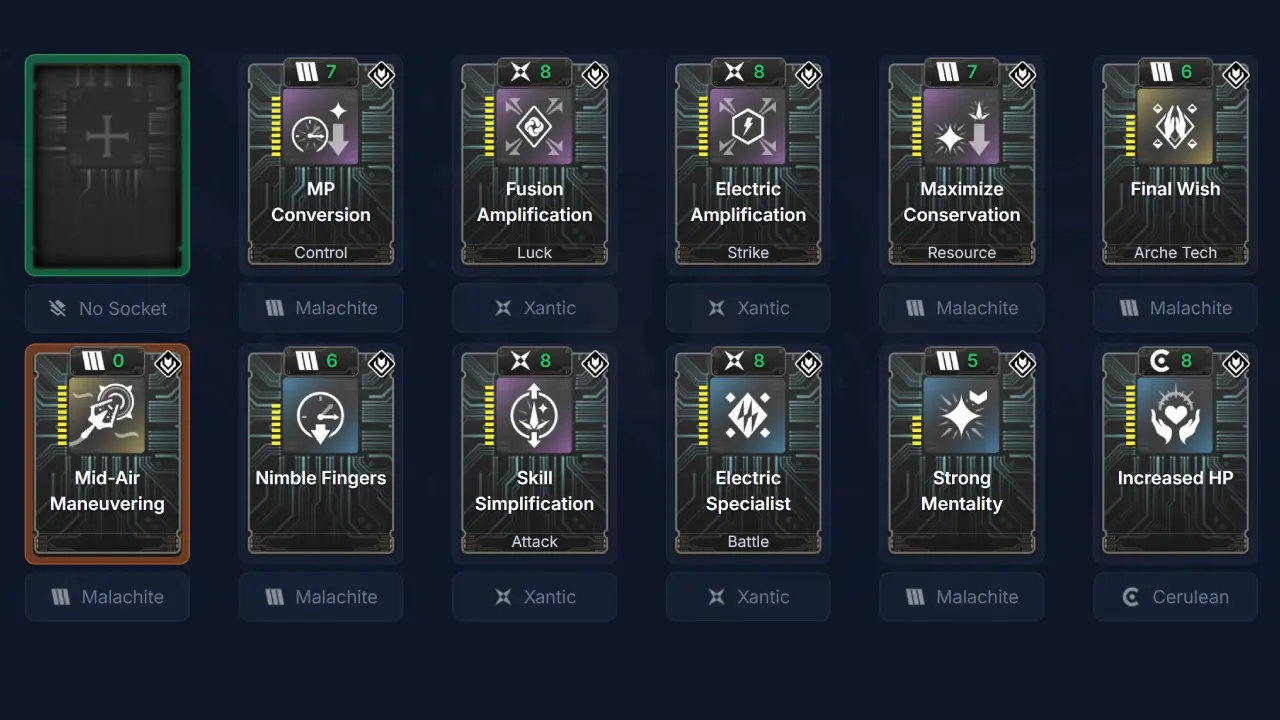1280x720 pixels.
Task: Select the empty module slot
Action: coord(107,165)
